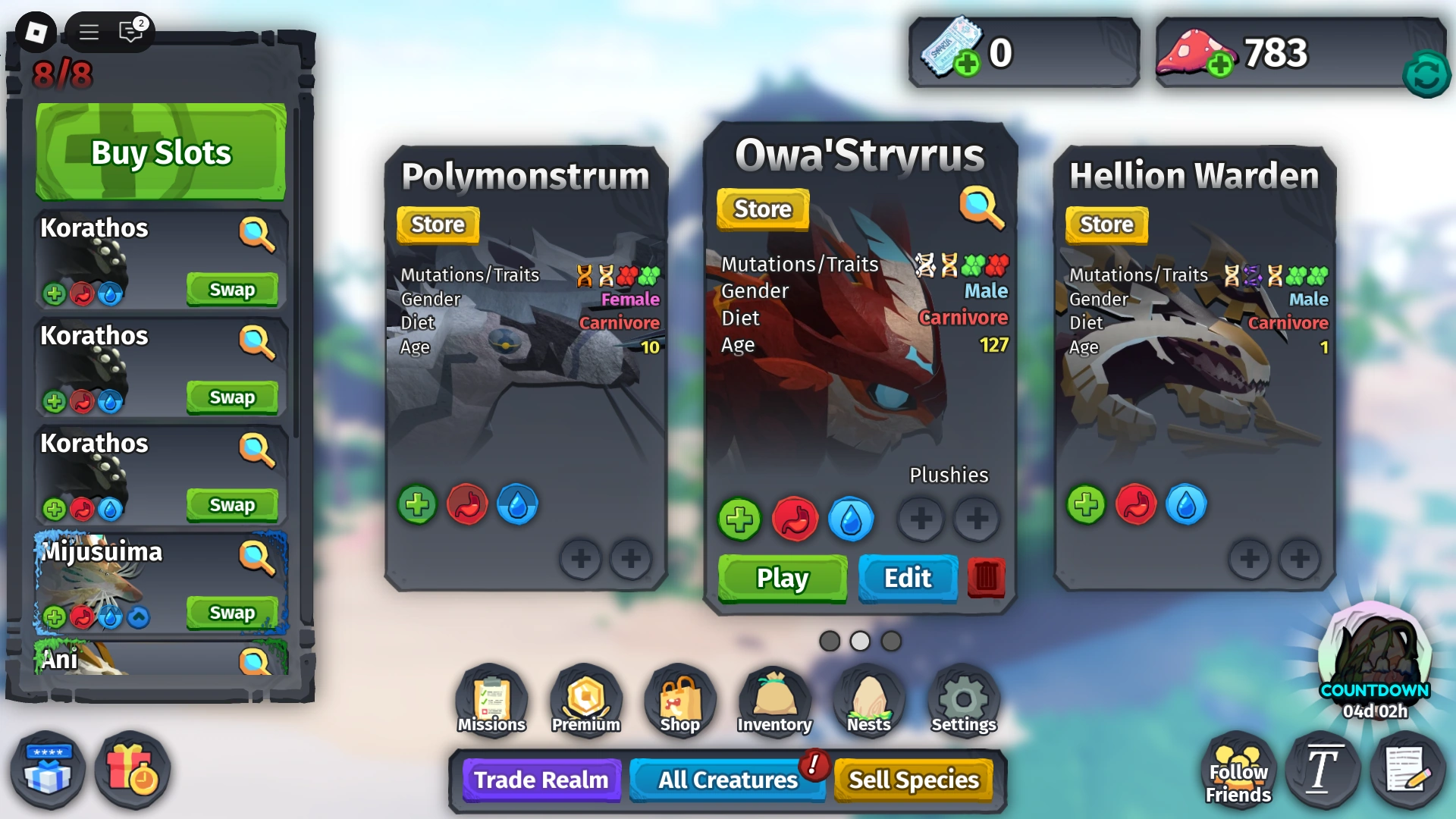Switch to the All Creatures tab
1456x819 pixels.
tap(726, 780)
